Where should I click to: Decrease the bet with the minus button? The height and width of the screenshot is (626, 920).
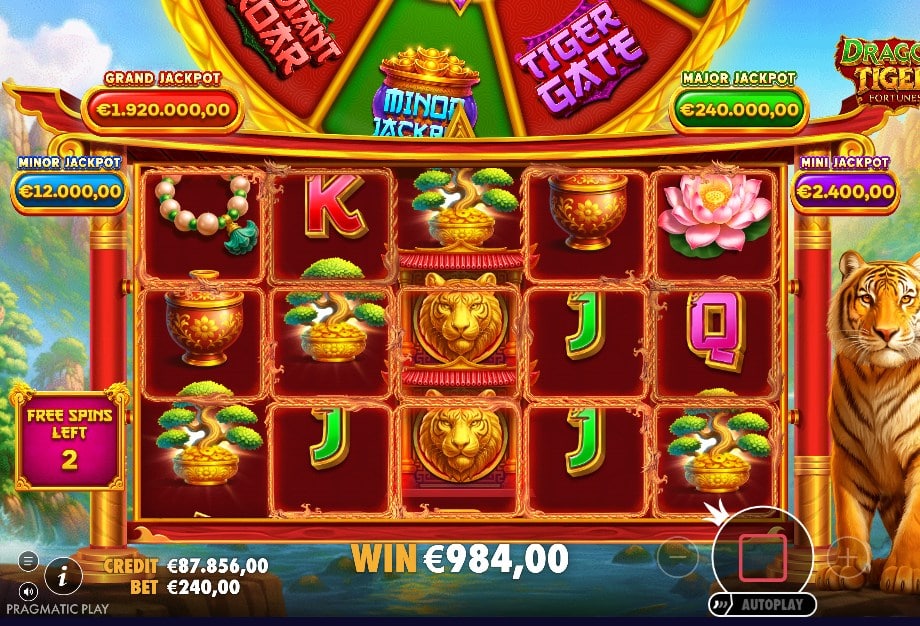[678, 552]
